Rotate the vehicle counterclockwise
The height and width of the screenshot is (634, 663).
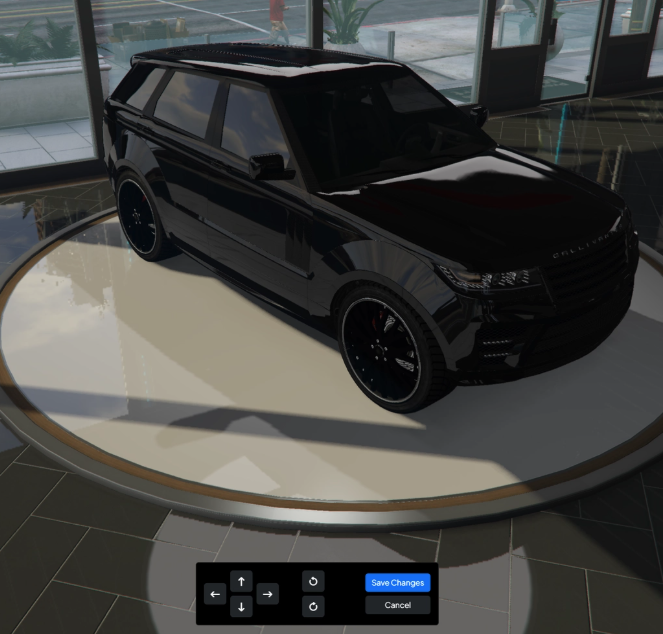click(313, 581)
